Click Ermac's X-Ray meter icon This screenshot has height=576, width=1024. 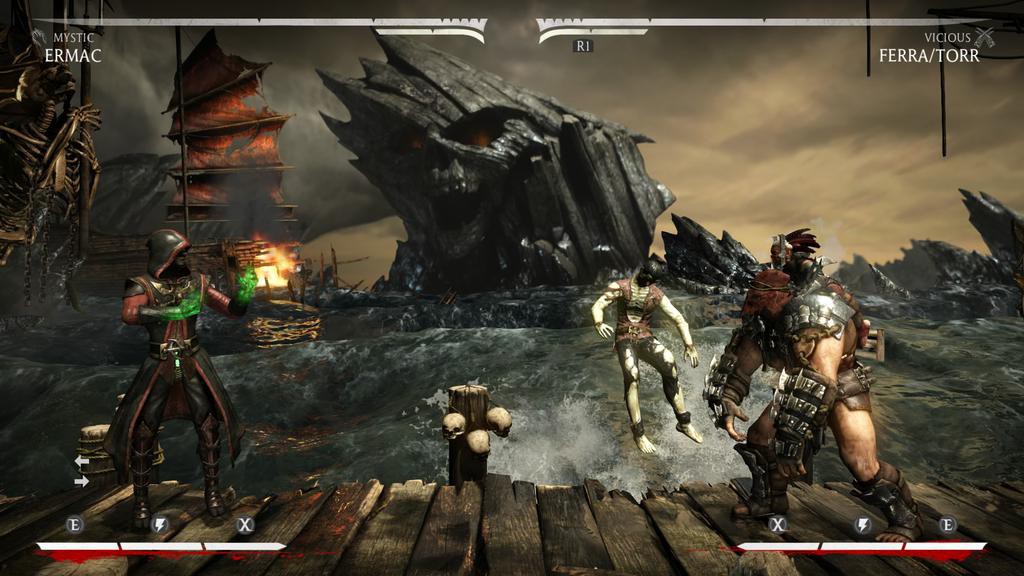245,524
